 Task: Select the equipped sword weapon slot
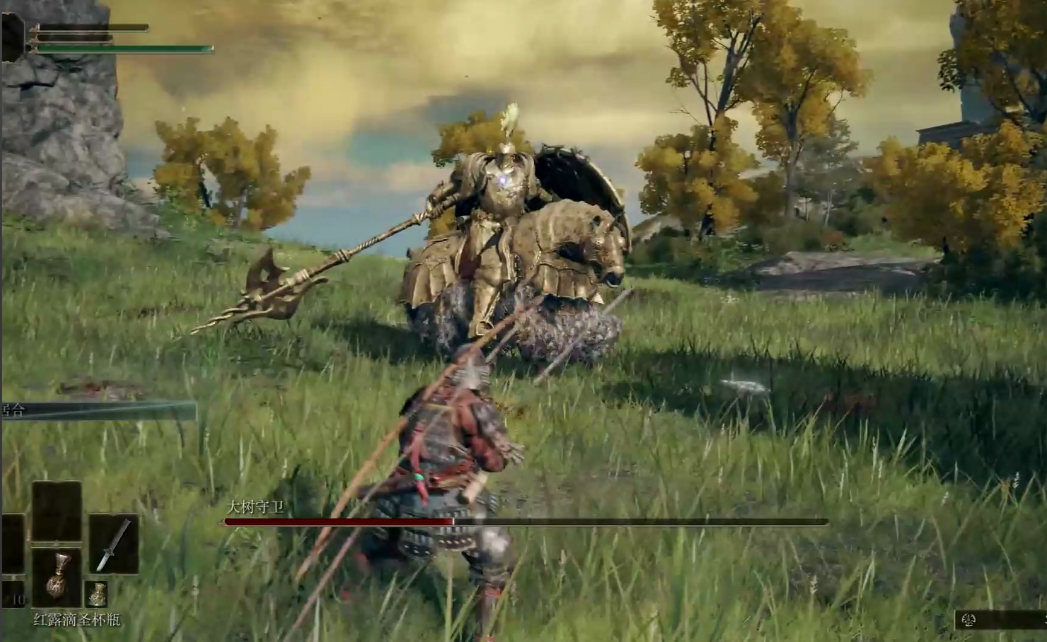112,545
